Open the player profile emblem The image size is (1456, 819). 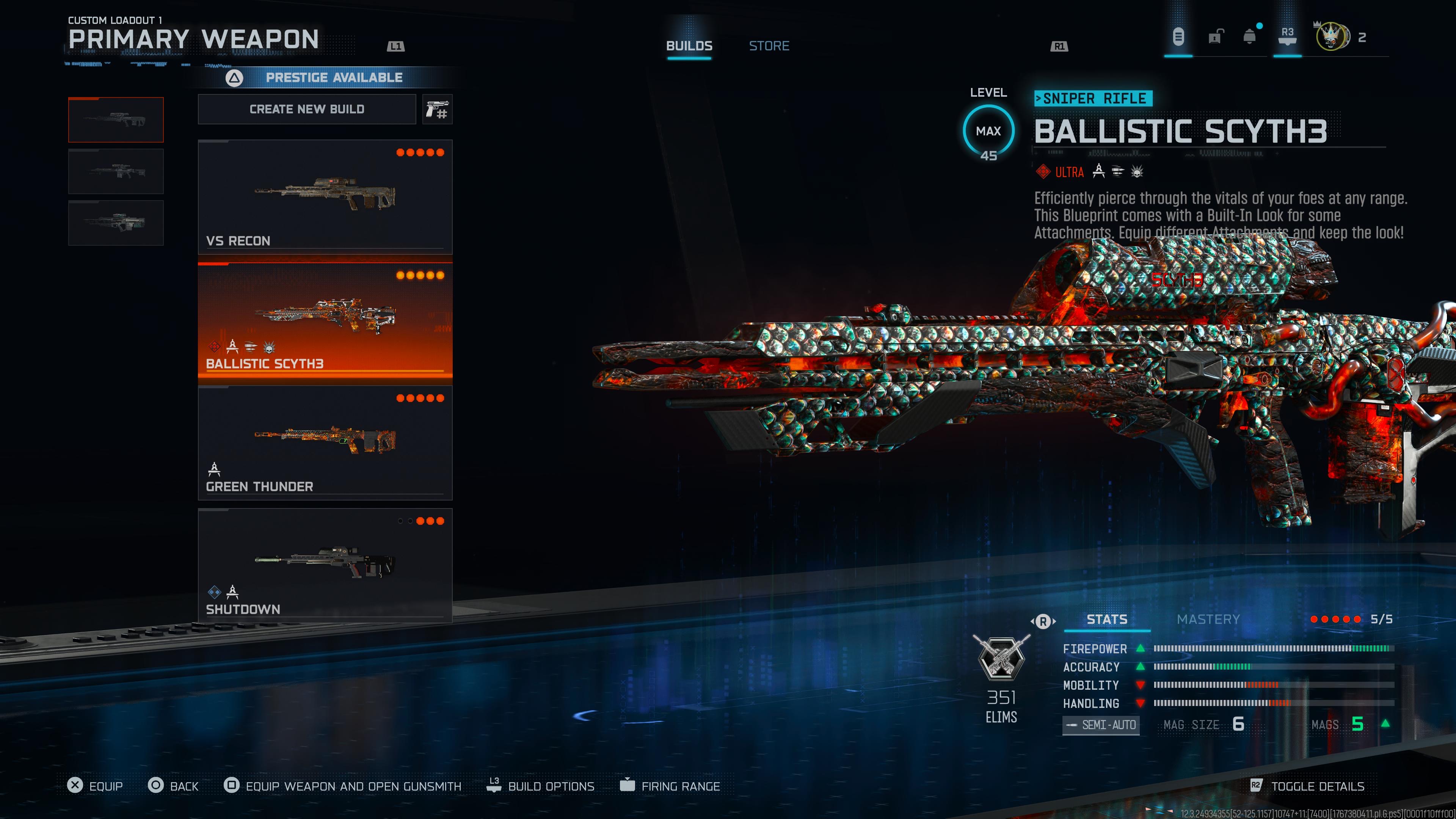(1330, 37)
